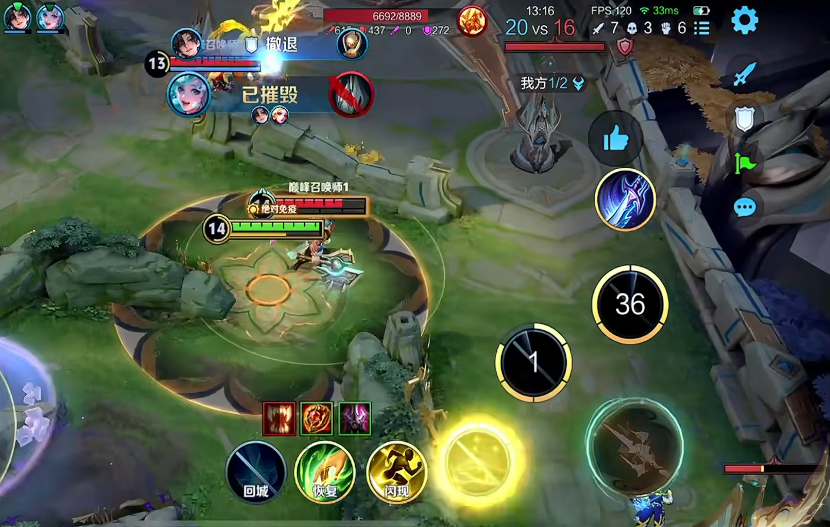The height and width of the screenshot is (527, 830).
Task: Send the green flag gather signal
Action: pyautogui.click(x=744, y=163)
